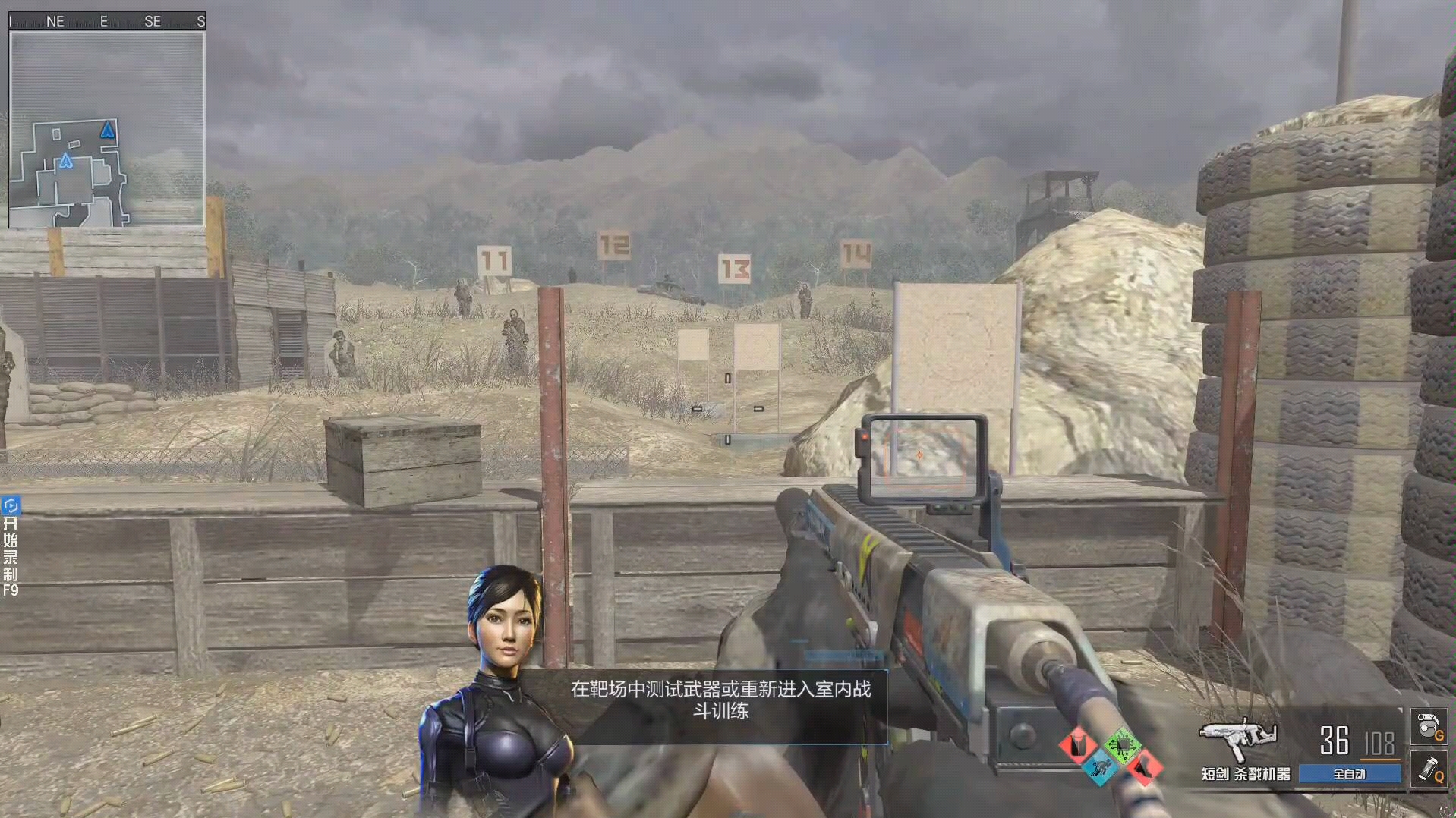1456x818 pixels.
Task: Select the frag grenade slot
Action: [1428, 726]
